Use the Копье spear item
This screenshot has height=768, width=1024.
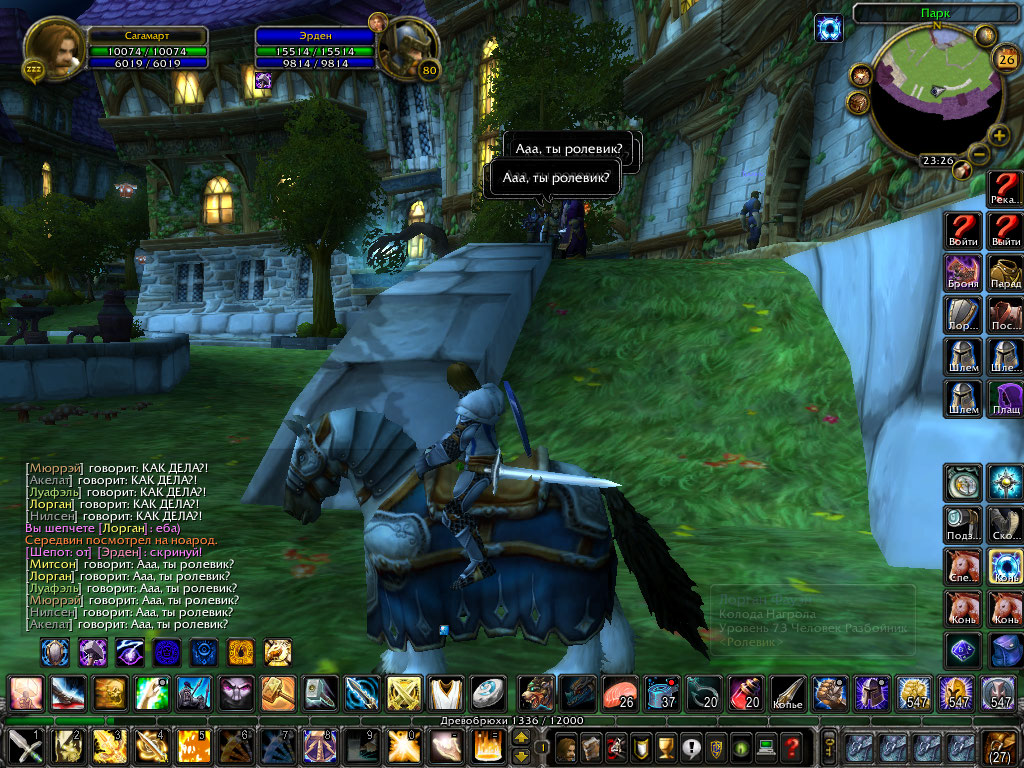(x=787, y=692)
